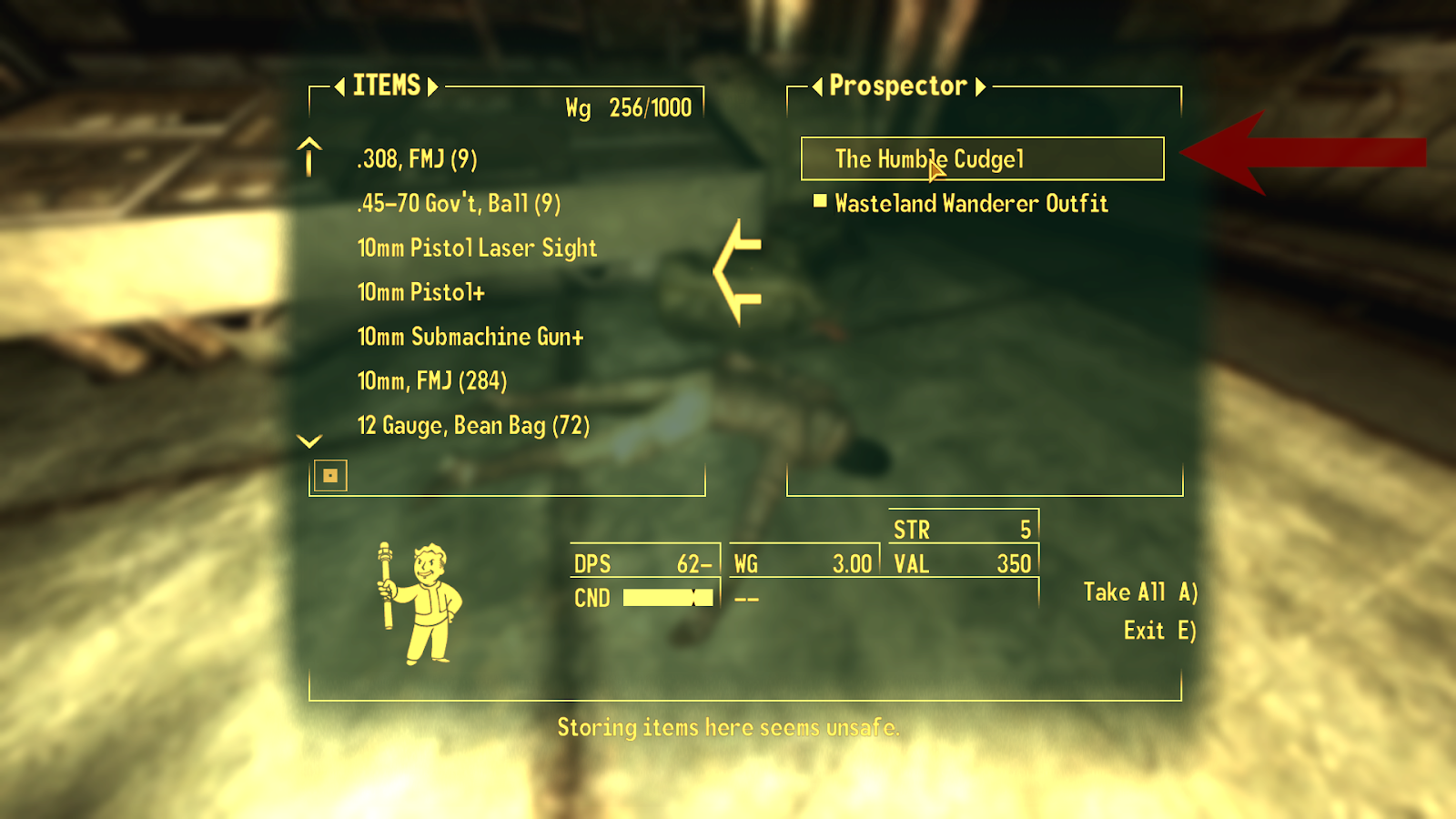Click Exit to close the container
The height and width of the screenshot is (819, 1456).
pyautogui.click(x=1157, y=630)
